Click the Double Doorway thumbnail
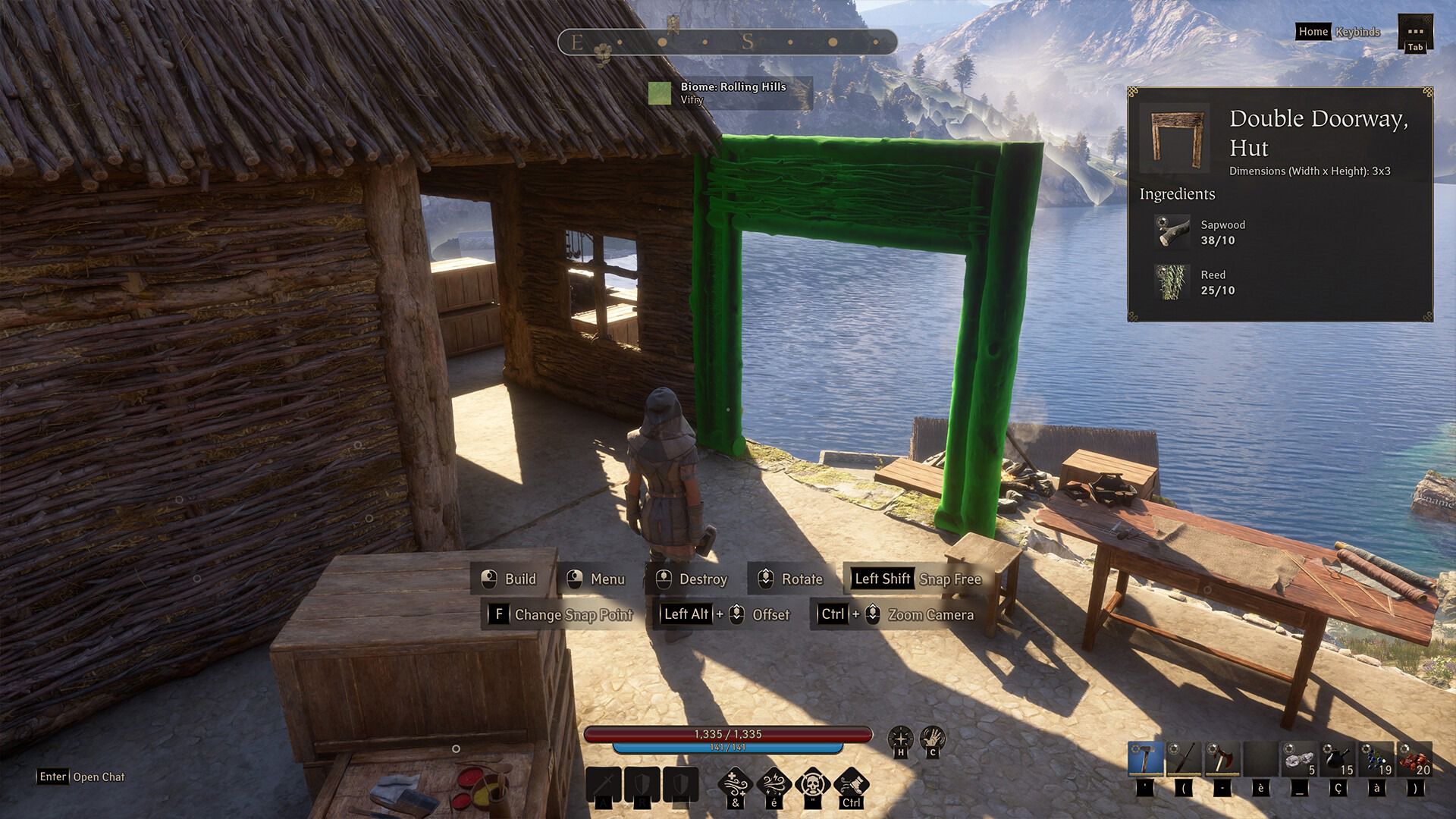 1175,137
